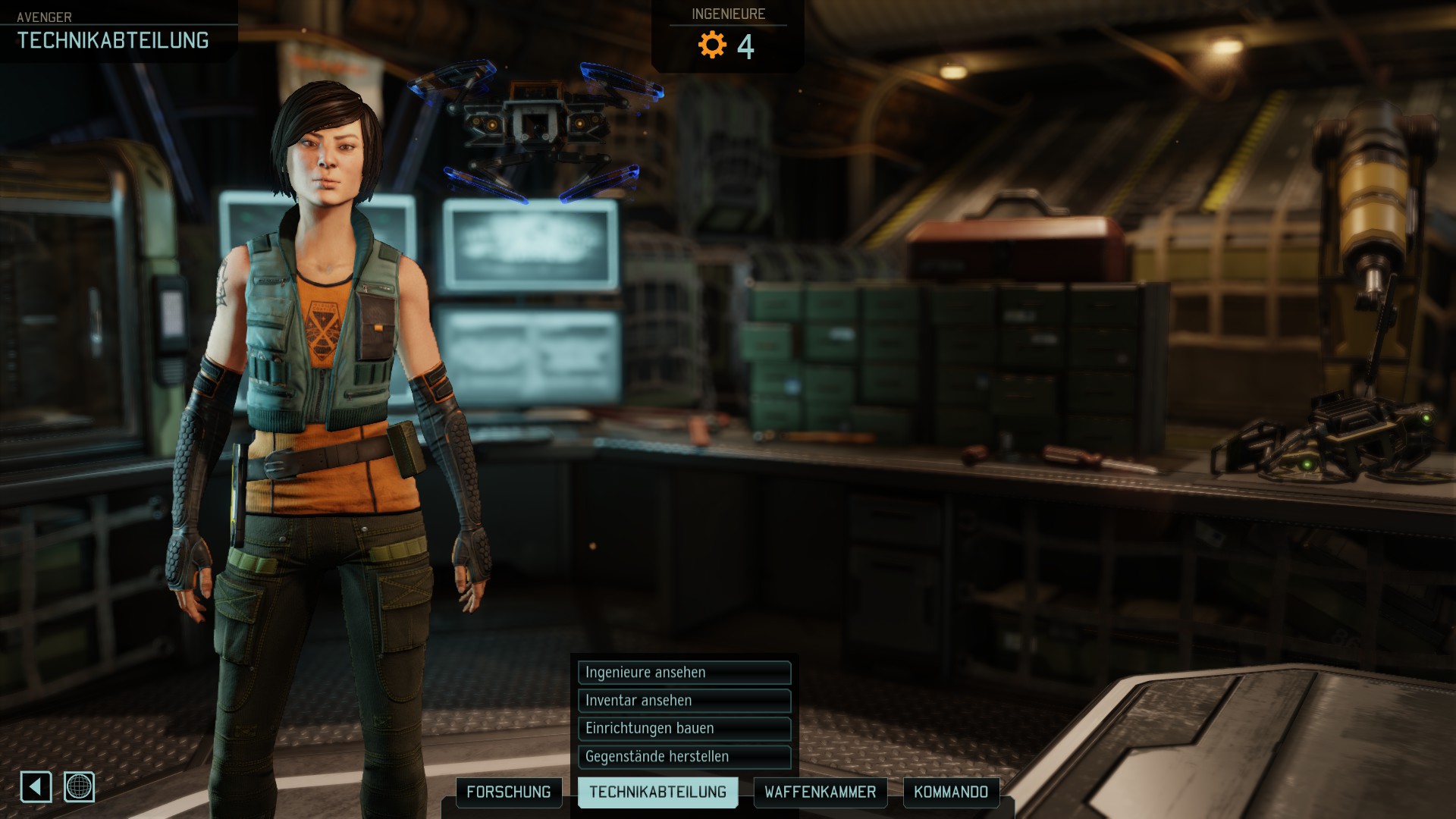Select Inventar ansehen
This screenshot has width=1456, height=819.
[x=683, y=701]
